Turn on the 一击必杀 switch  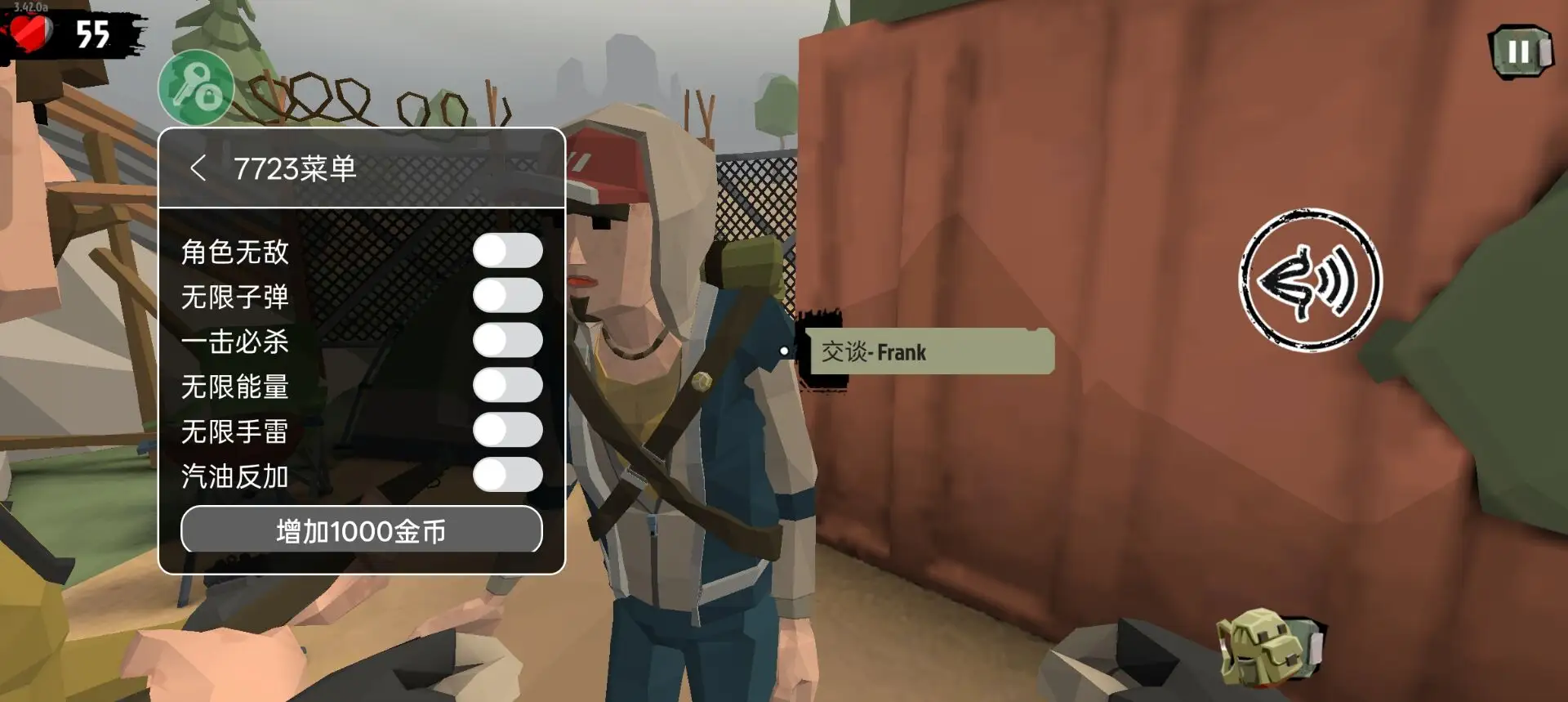[507, 341]
